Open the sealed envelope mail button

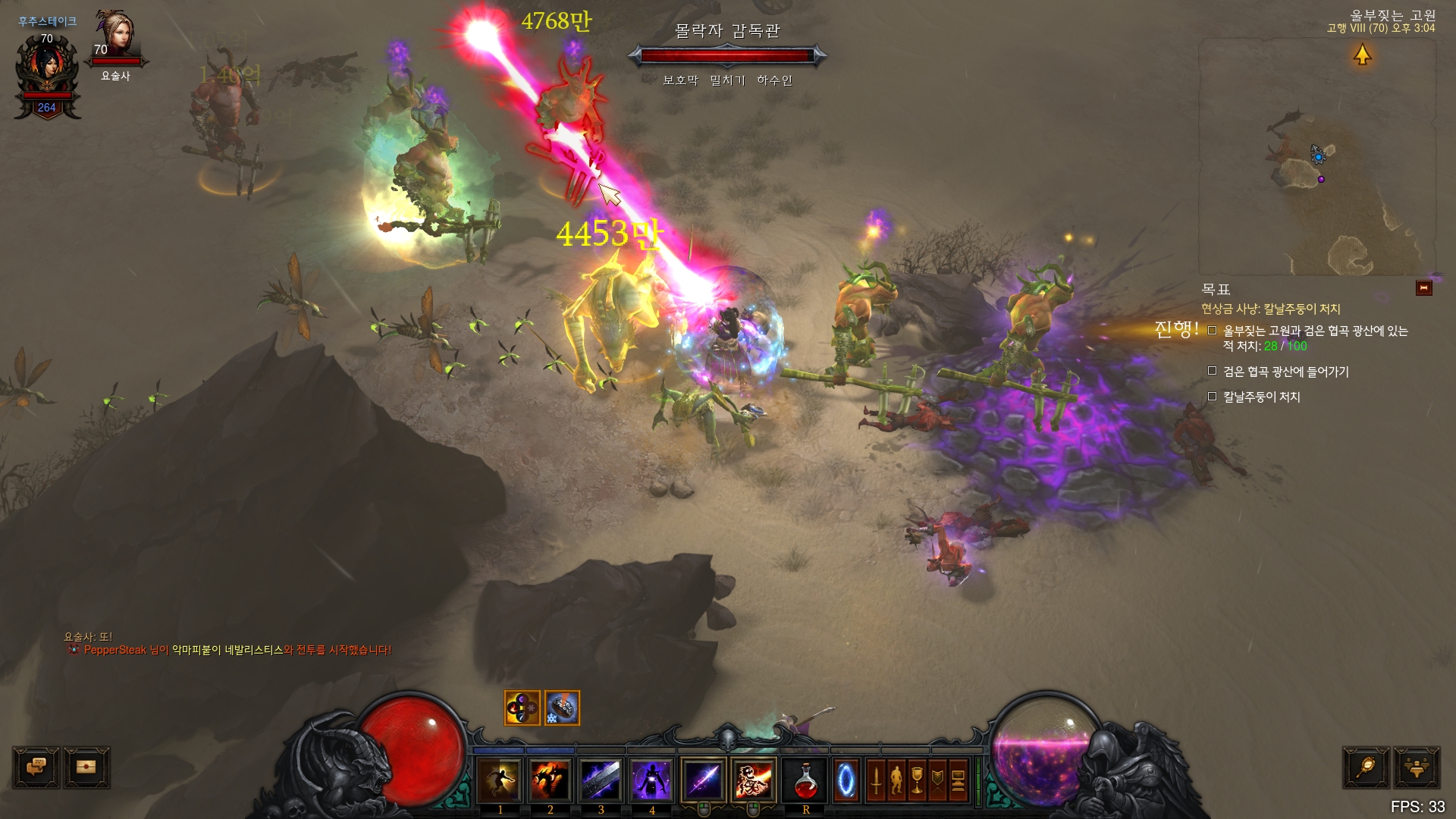86,767
